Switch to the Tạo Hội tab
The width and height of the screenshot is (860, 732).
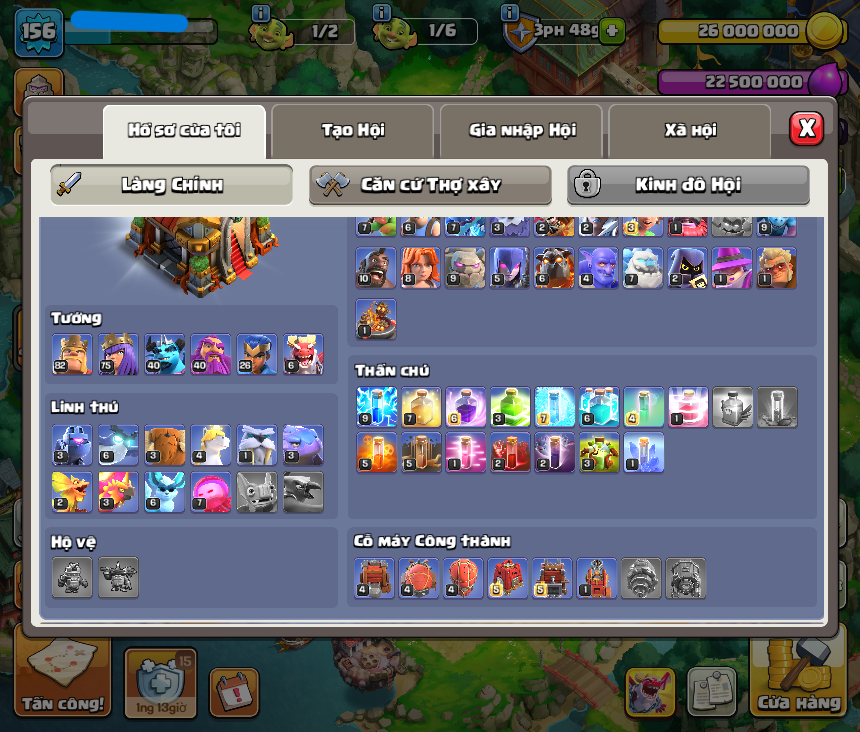coord(352,130)
